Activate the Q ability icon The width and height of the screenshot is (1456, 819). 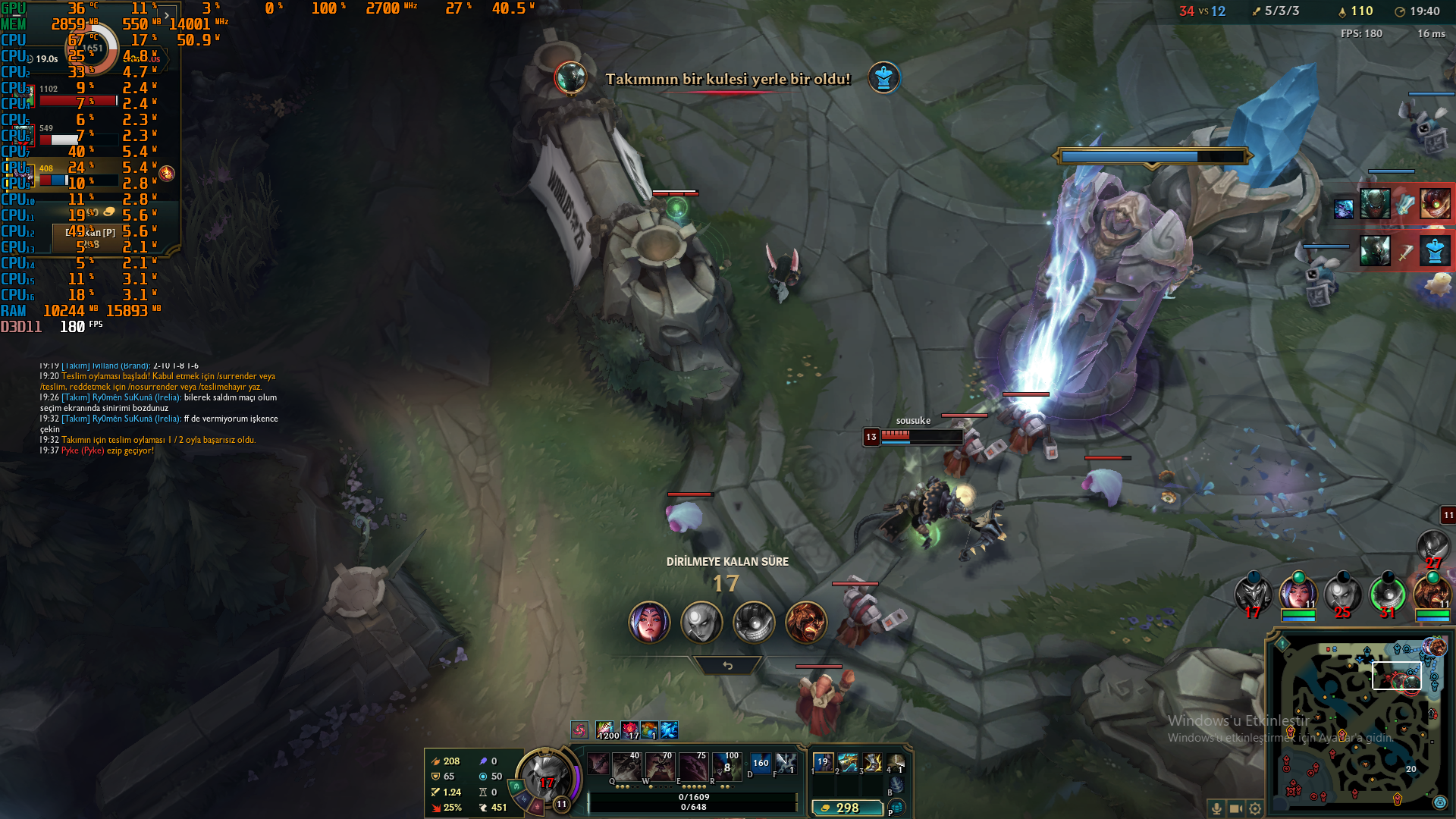(x=626, y=767)
